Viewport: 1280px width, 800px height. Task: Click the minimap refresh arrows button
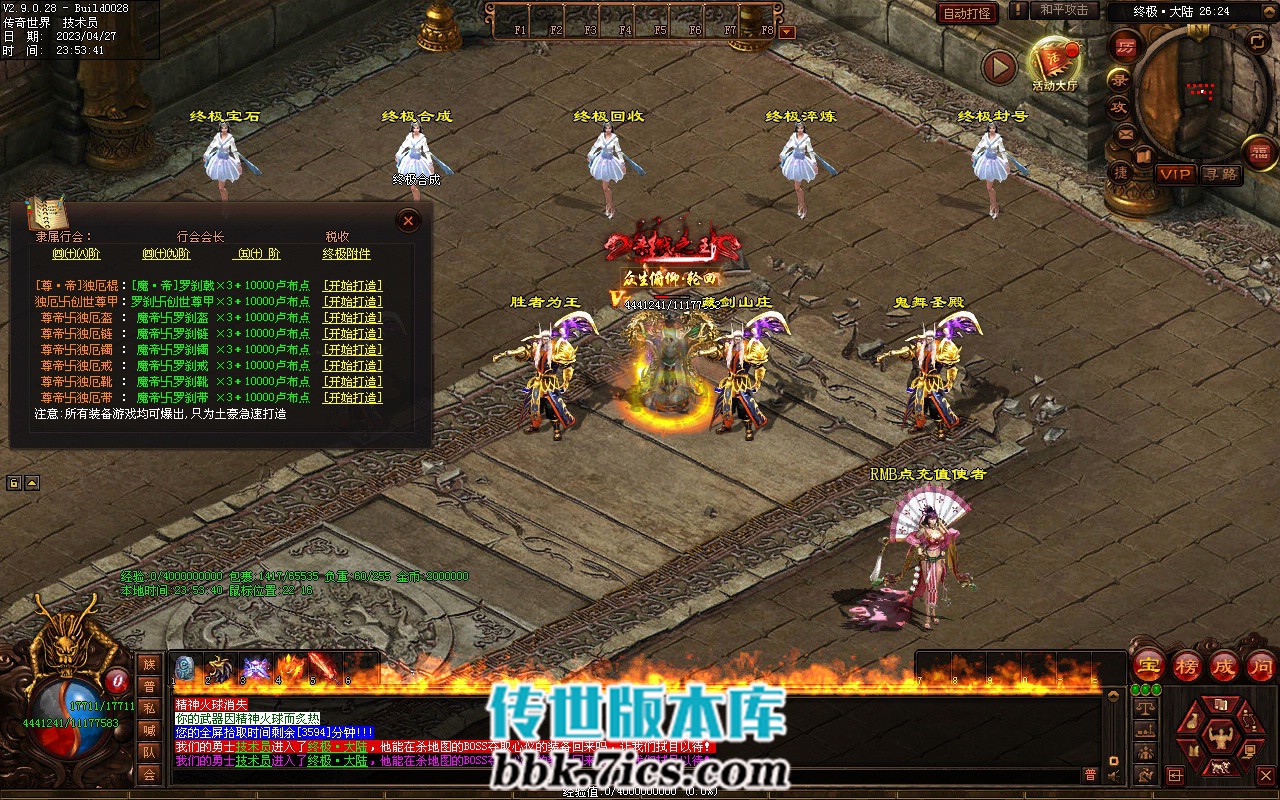point(1257,41)
